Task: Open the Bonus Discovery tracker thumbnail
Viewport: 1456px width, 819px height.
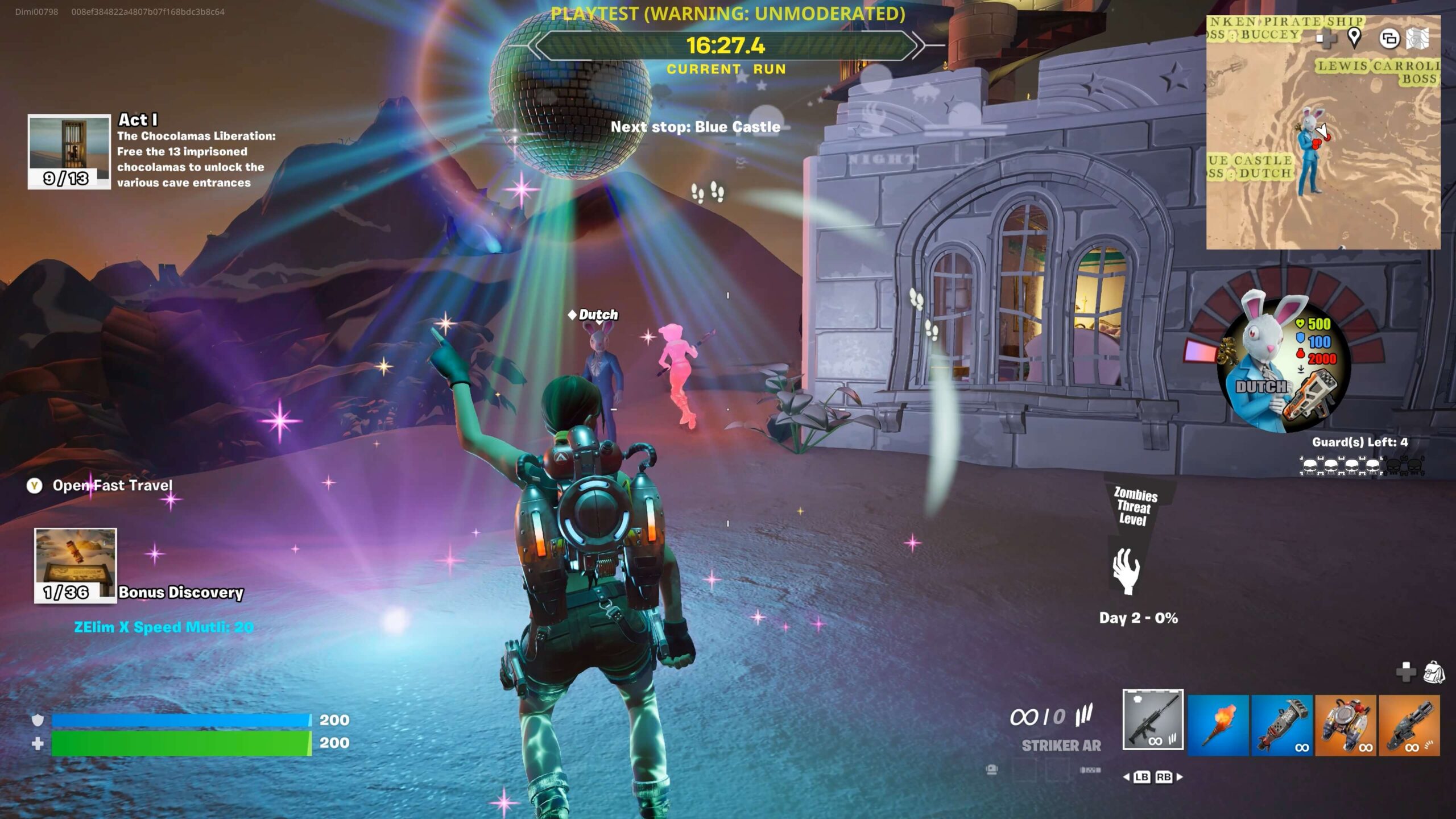Action: coord(76,565)
